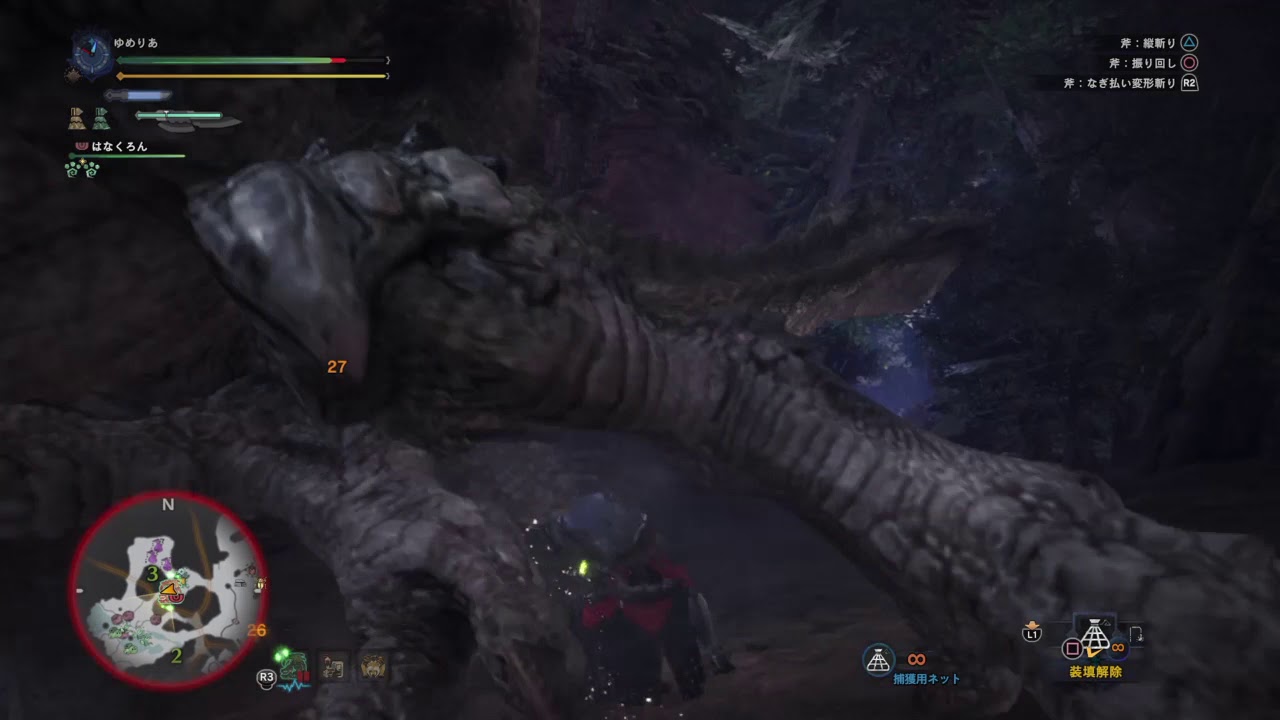This screenshot has width=1280, height=720.
Task: Toggle the L1 slinger unload prompt
Action: pos(1030,633)
